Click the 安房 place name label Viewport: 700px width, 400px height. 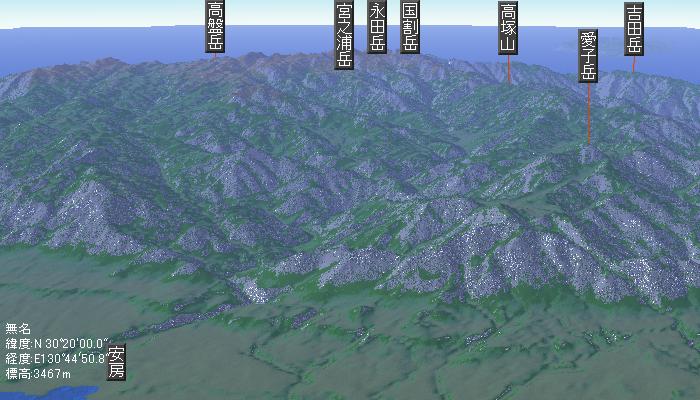click(x=117, y=363)
